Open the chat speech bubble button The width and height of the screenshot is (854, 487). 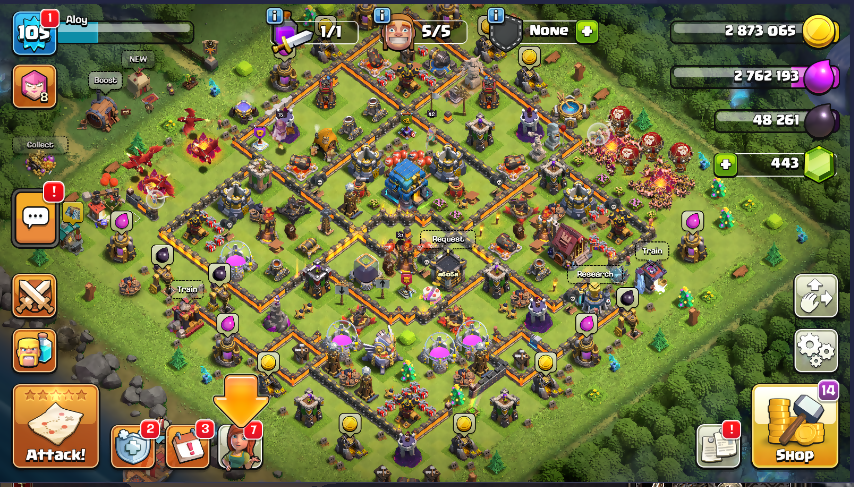click(37, 217)
